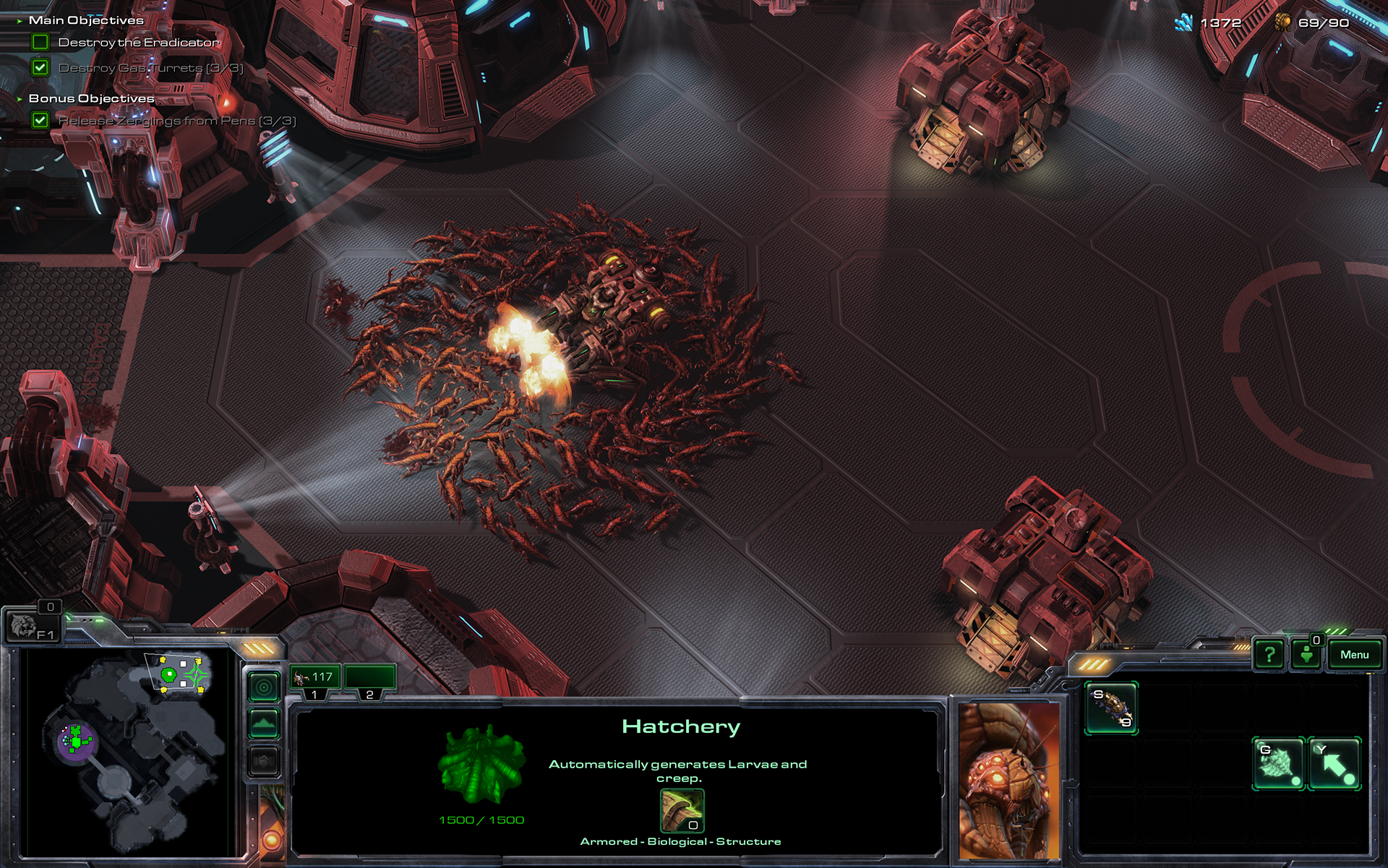Viewport: 1388px width, 868px height.
Task: Set the arrow rally point command
Action: (x=1335, y=763)
